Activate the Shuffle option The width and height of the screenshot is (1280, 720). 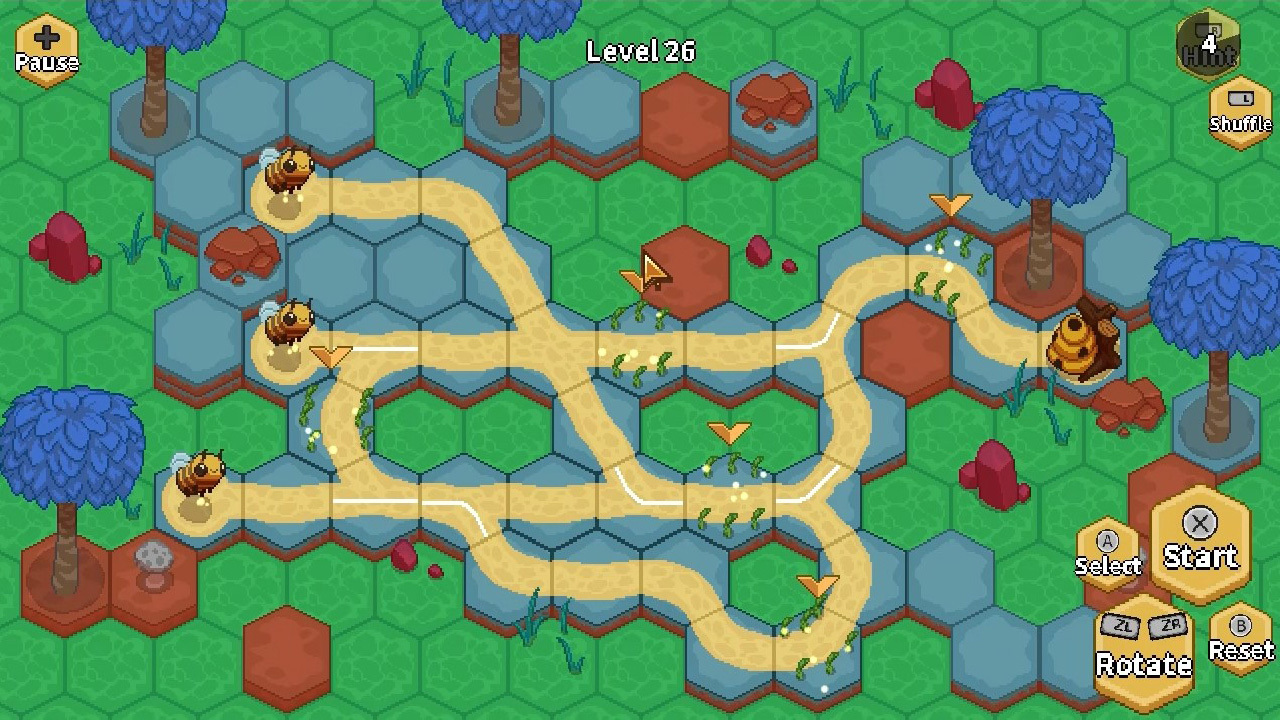[1239, 110]
